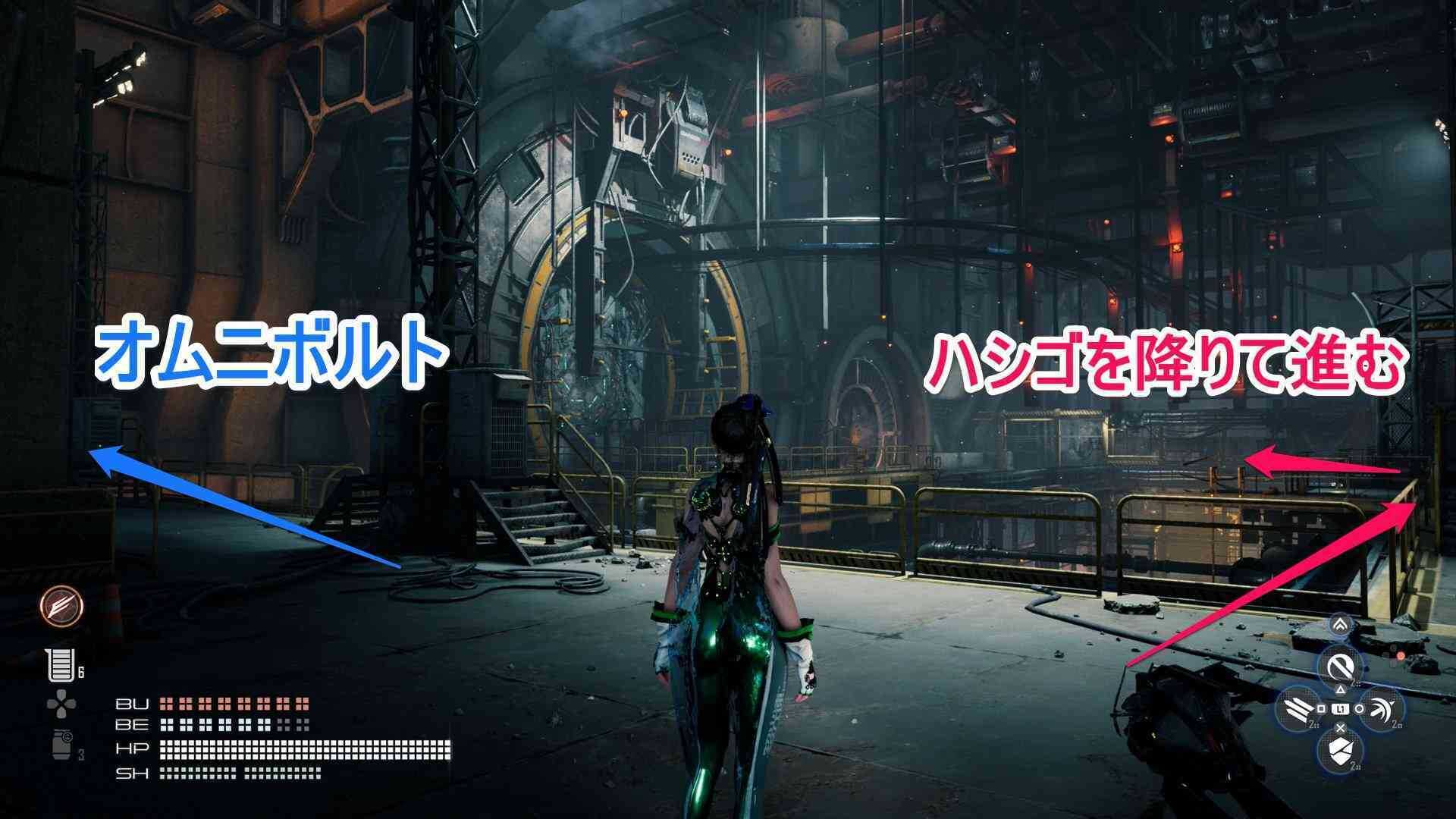Click the circle whirlwind Beta skill icon
The width and height of the screenshot is (1456, 819).
1382,709
